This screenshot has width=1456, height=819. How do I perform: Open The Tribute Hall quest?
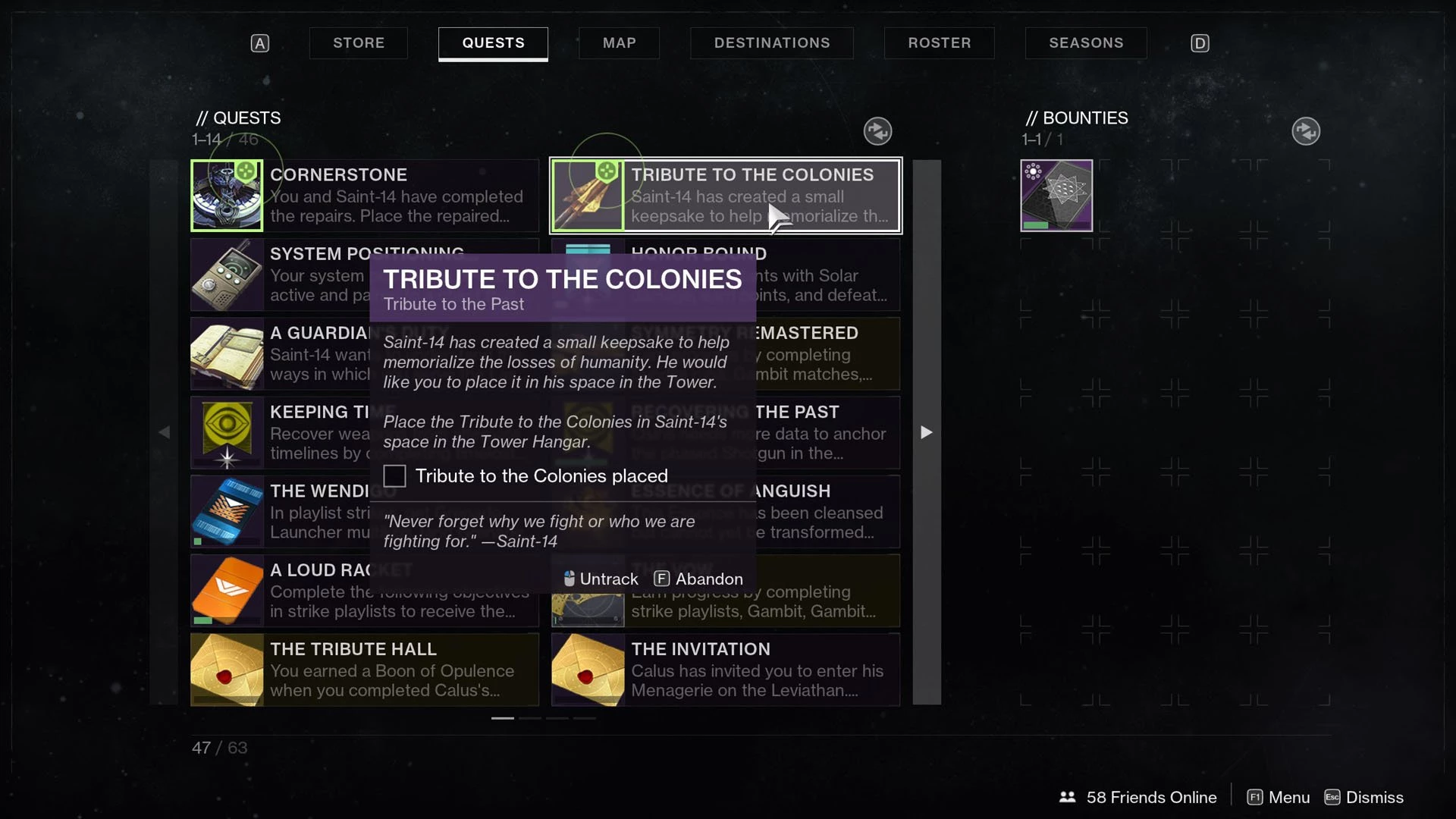pyautogui.click(x=364, y=670)
